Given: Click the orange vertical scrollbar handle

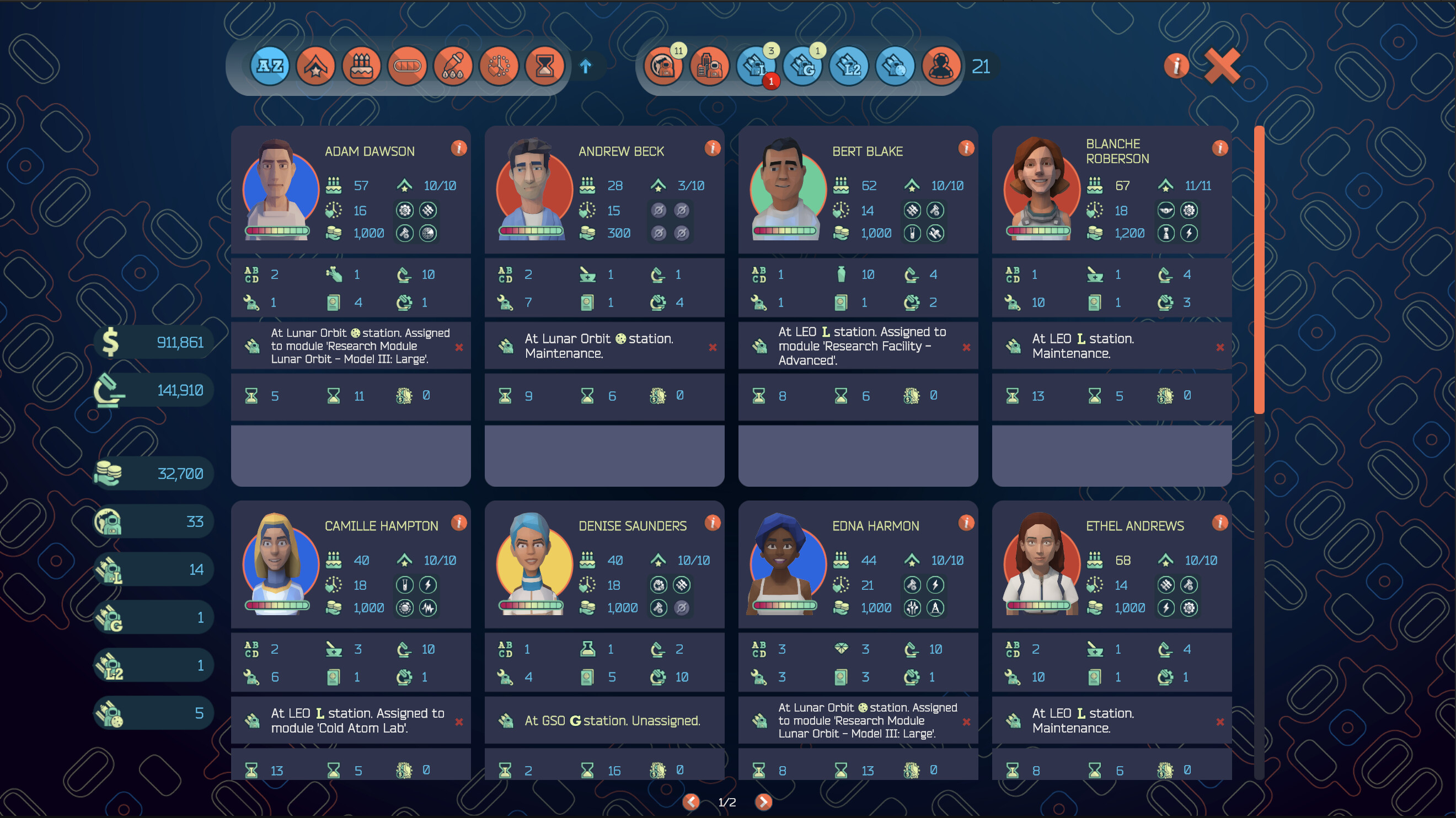Looking at the screenshot, I should tap(1259, 270).
